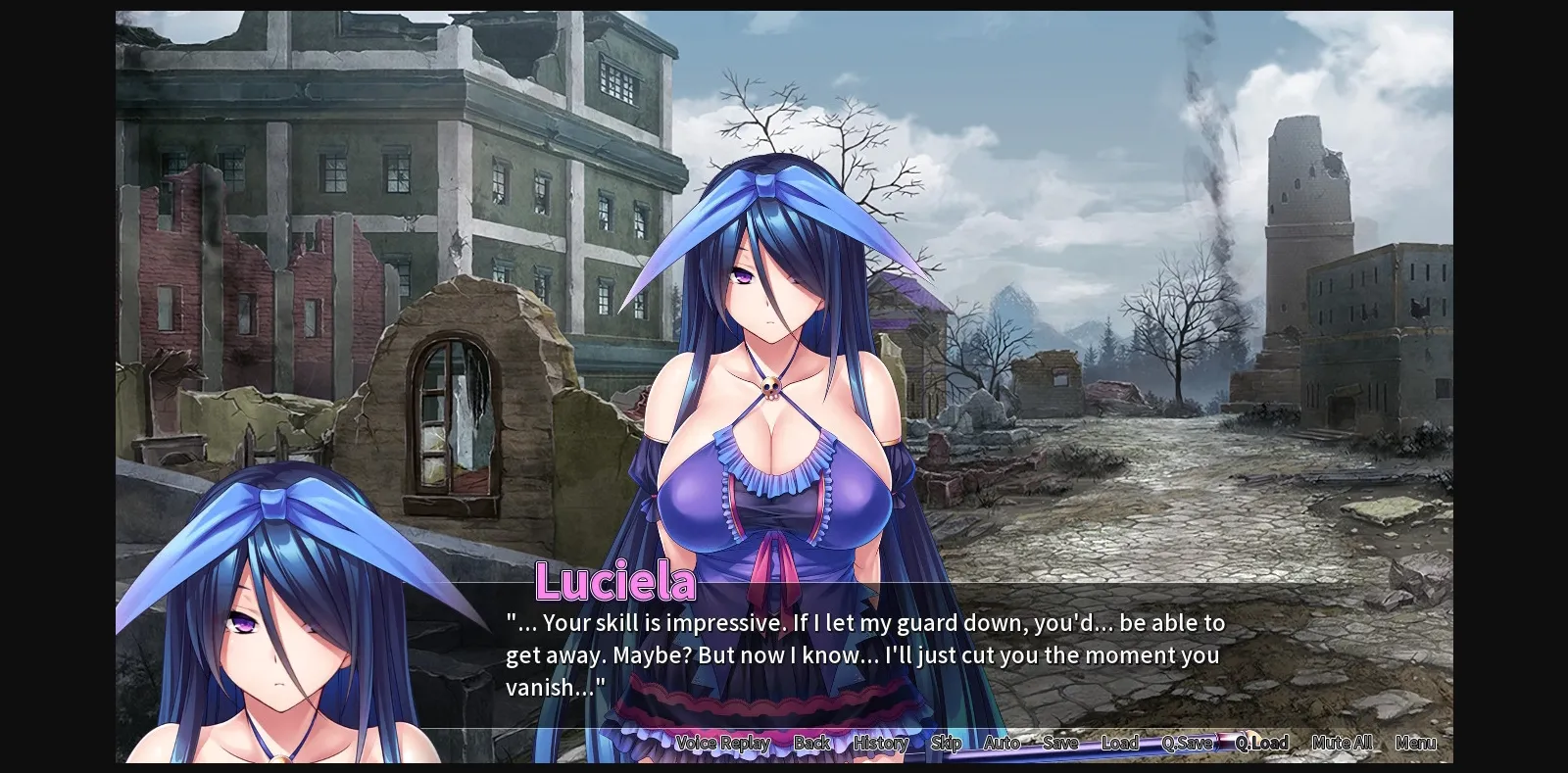Perform a Q.Load quick load
This screenshot has height=773, width=1568.
tap(1263, 744)
